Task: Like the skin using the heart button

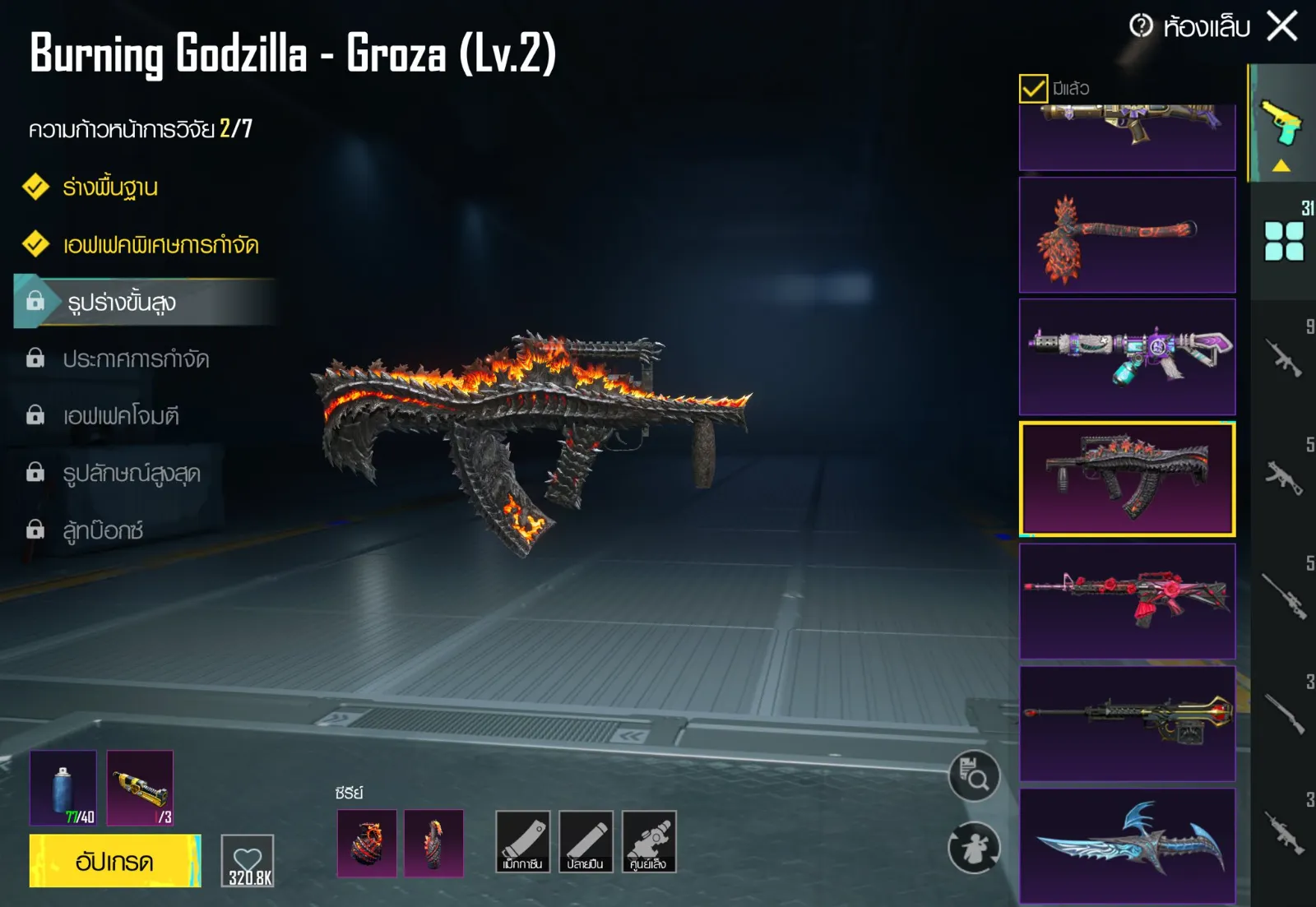Action: click(x=248, y=861)
